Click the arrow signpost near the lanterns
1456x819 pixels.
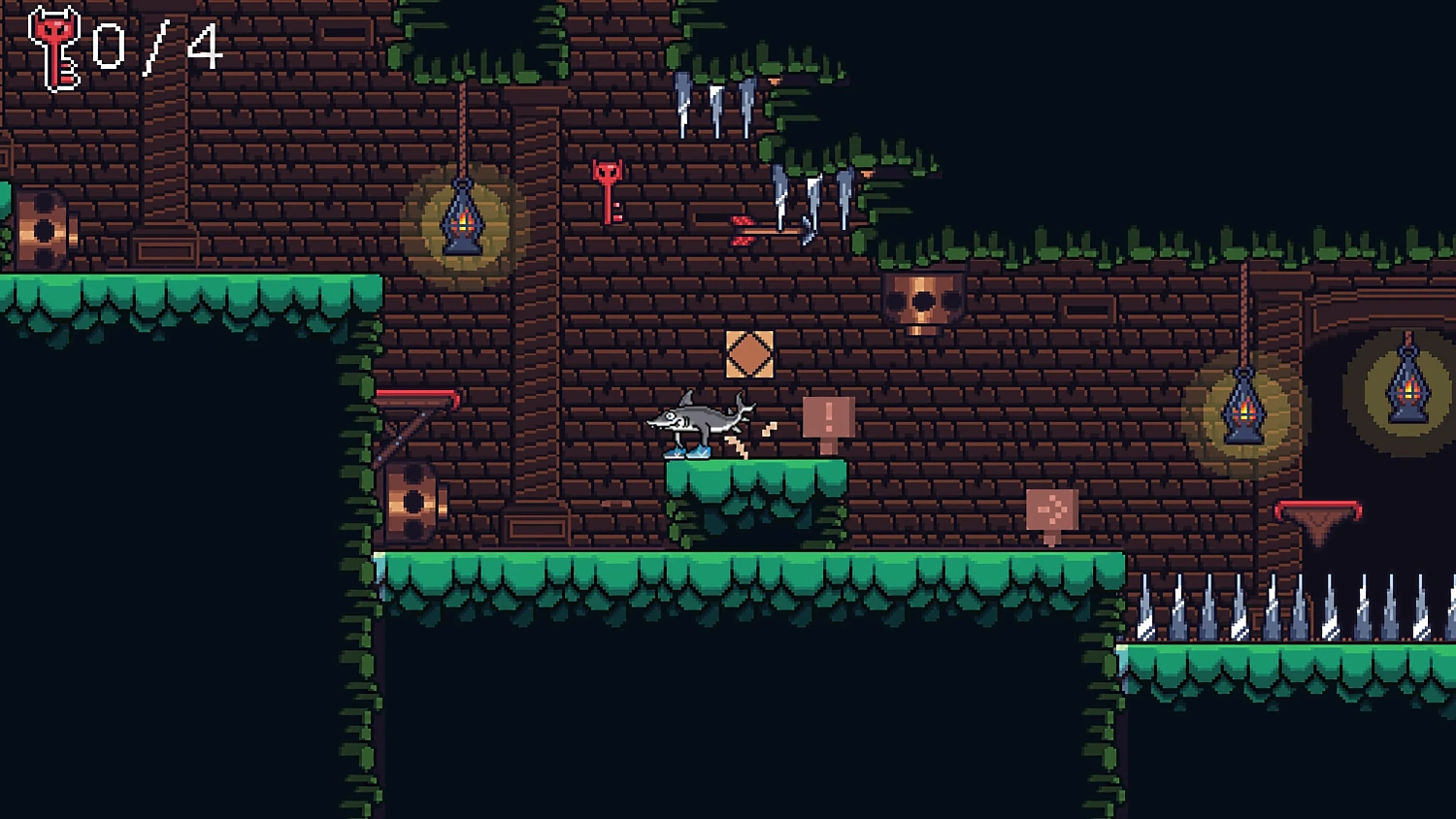click(x=1053, y=508)
